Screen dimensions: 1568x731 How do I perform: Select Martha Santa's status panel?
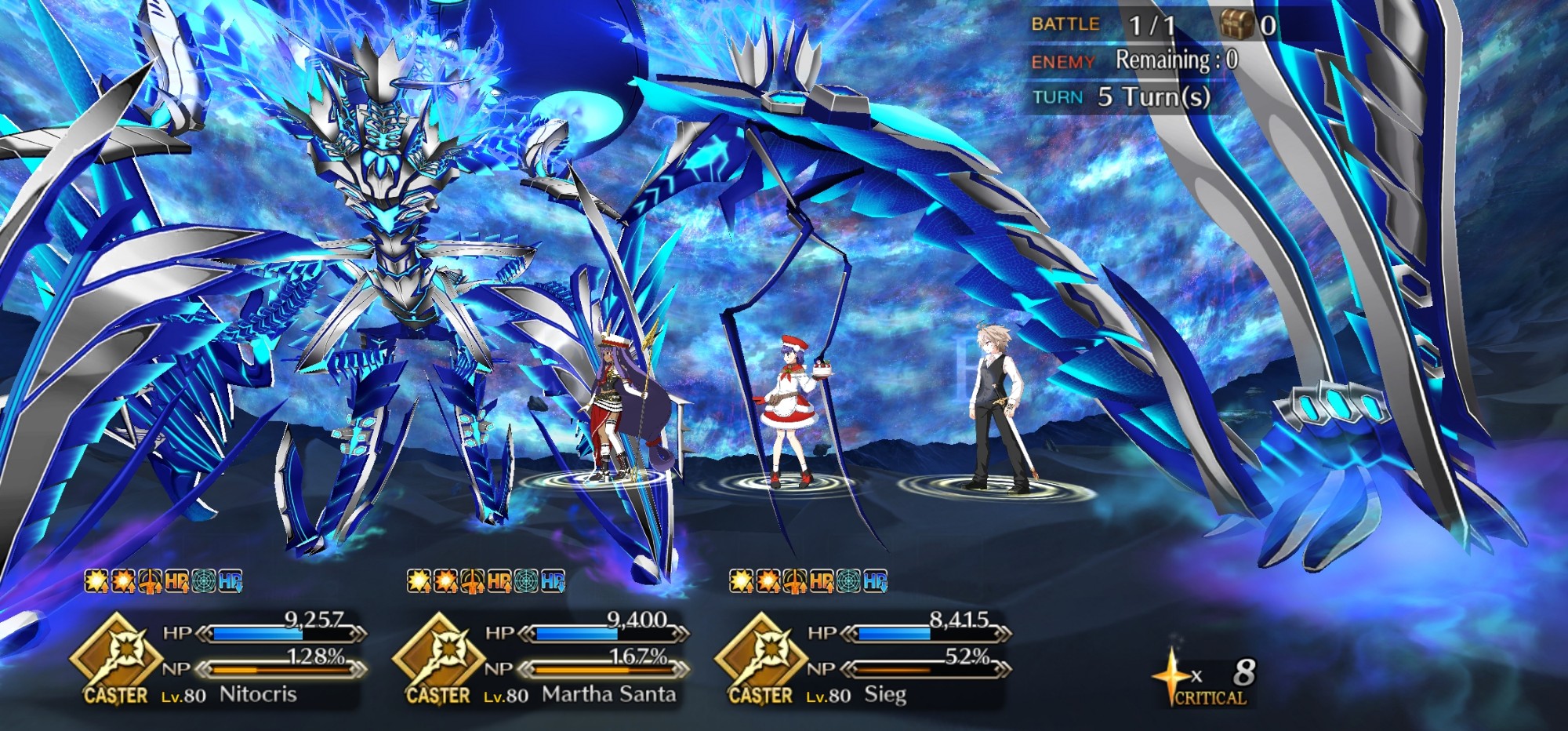click(x=545, y=659)
